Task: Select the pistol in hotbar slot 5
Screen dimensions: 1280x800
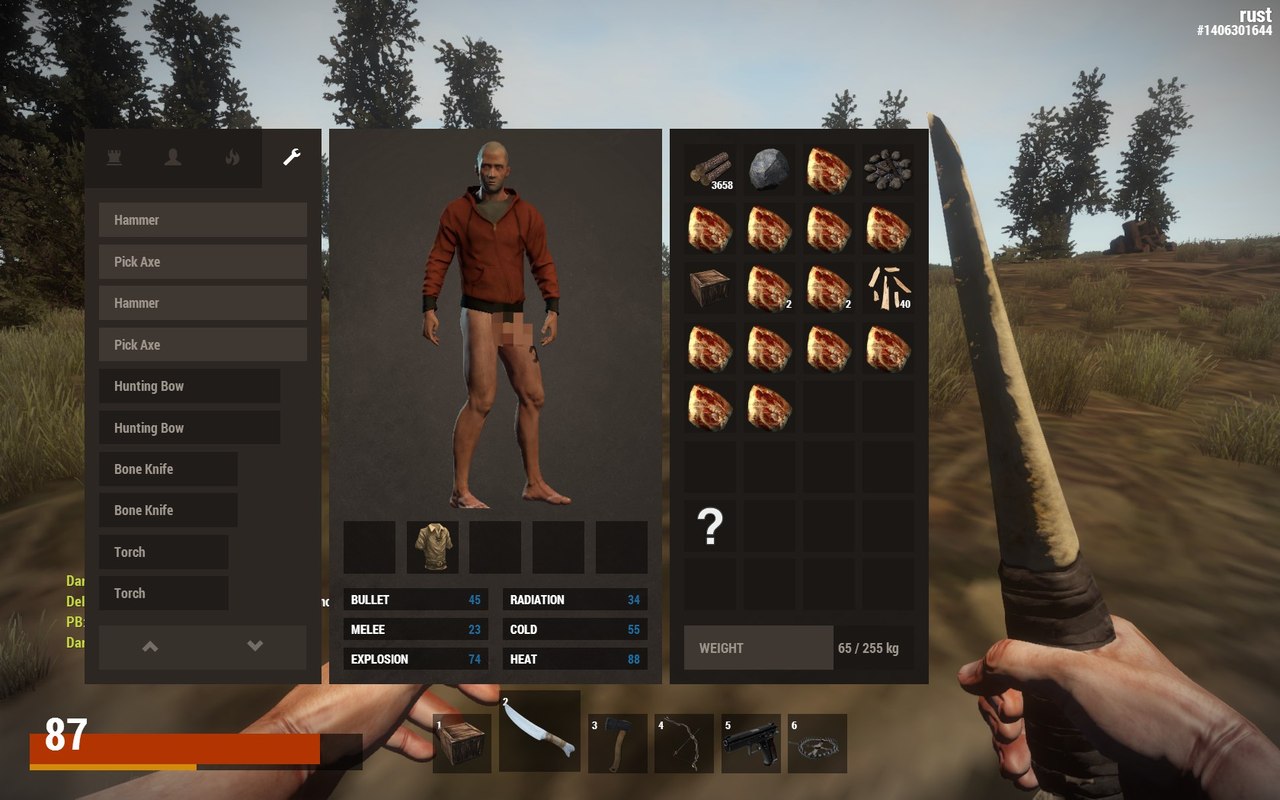Action: click(x=751, y=743)
